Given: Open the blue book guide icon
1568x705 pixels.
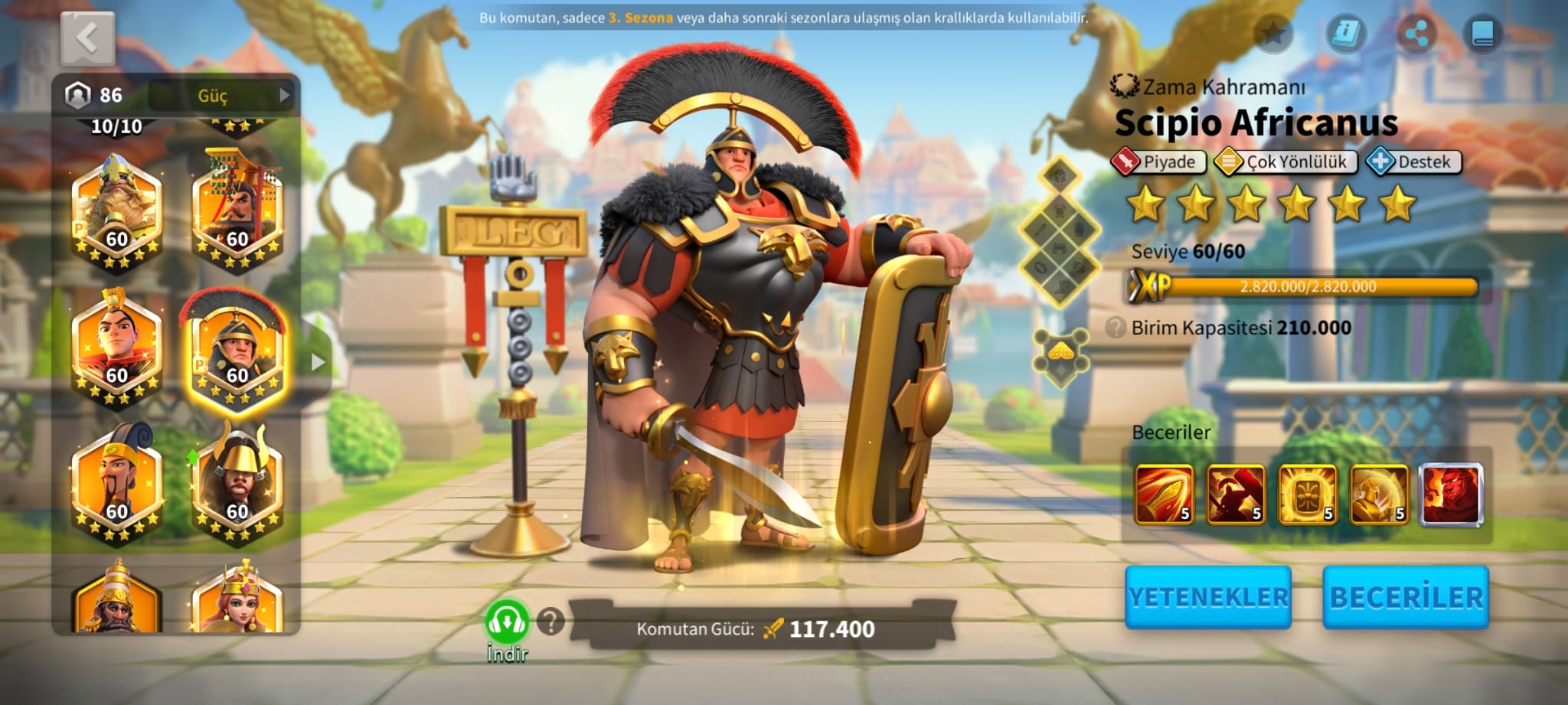Looking at the screenshot, I should (1482, 34).
